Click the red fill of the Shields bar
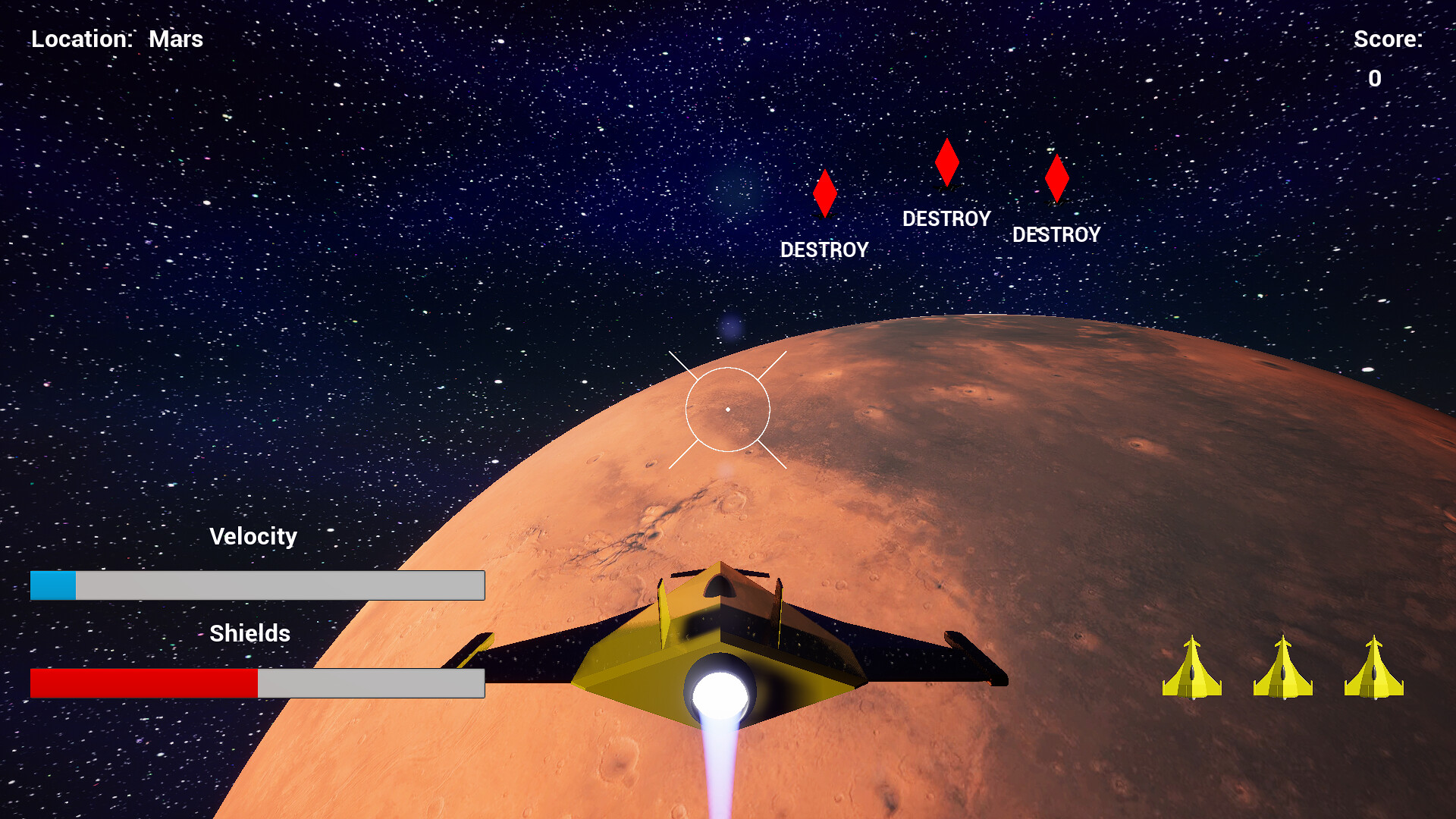Viewport: 1456px width, 819px height. click(144, 682)
